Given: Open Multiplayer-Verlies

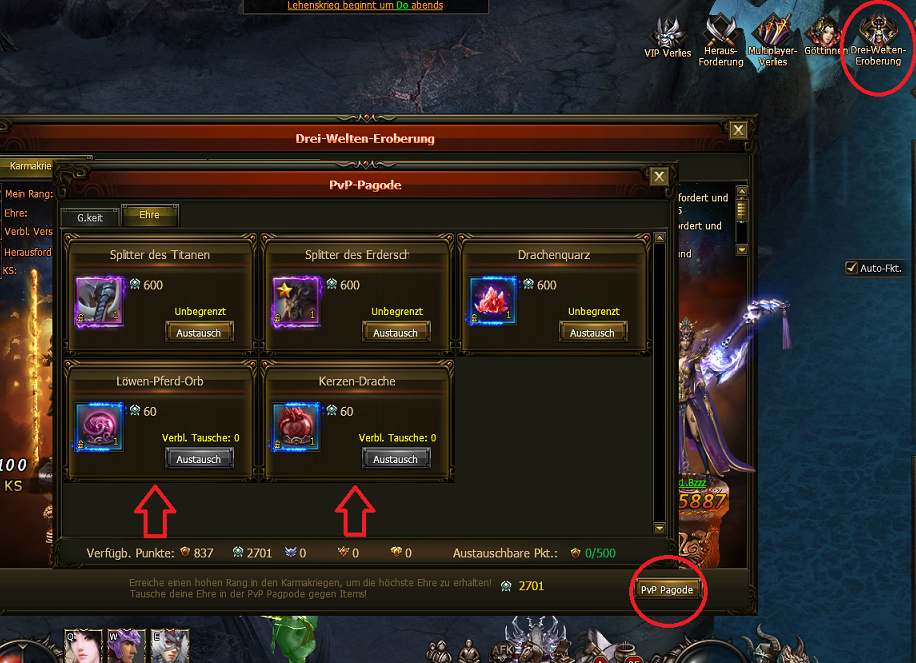Looking at the screenshot, I should [773, 40].
